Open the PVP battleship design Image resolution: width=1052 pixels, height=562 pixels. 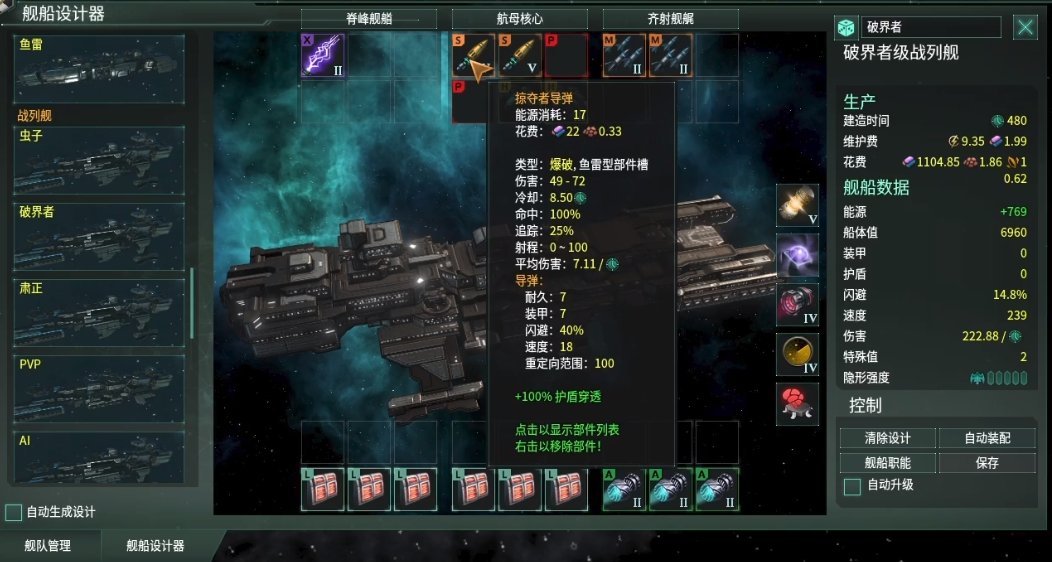click(x=100, y=387)
